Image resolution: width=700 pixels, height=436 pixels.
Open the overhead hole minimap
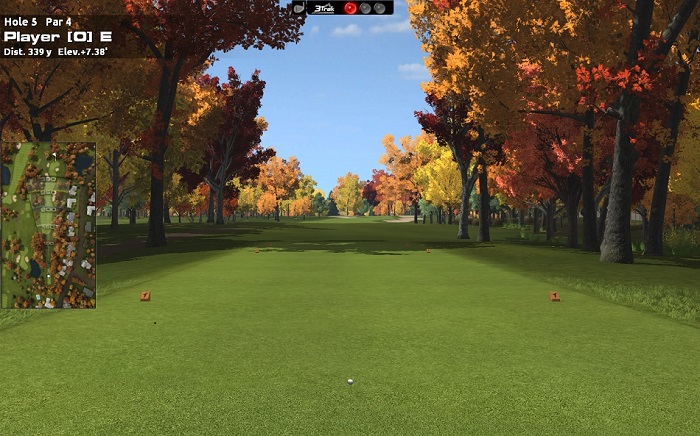coord(49,225)
